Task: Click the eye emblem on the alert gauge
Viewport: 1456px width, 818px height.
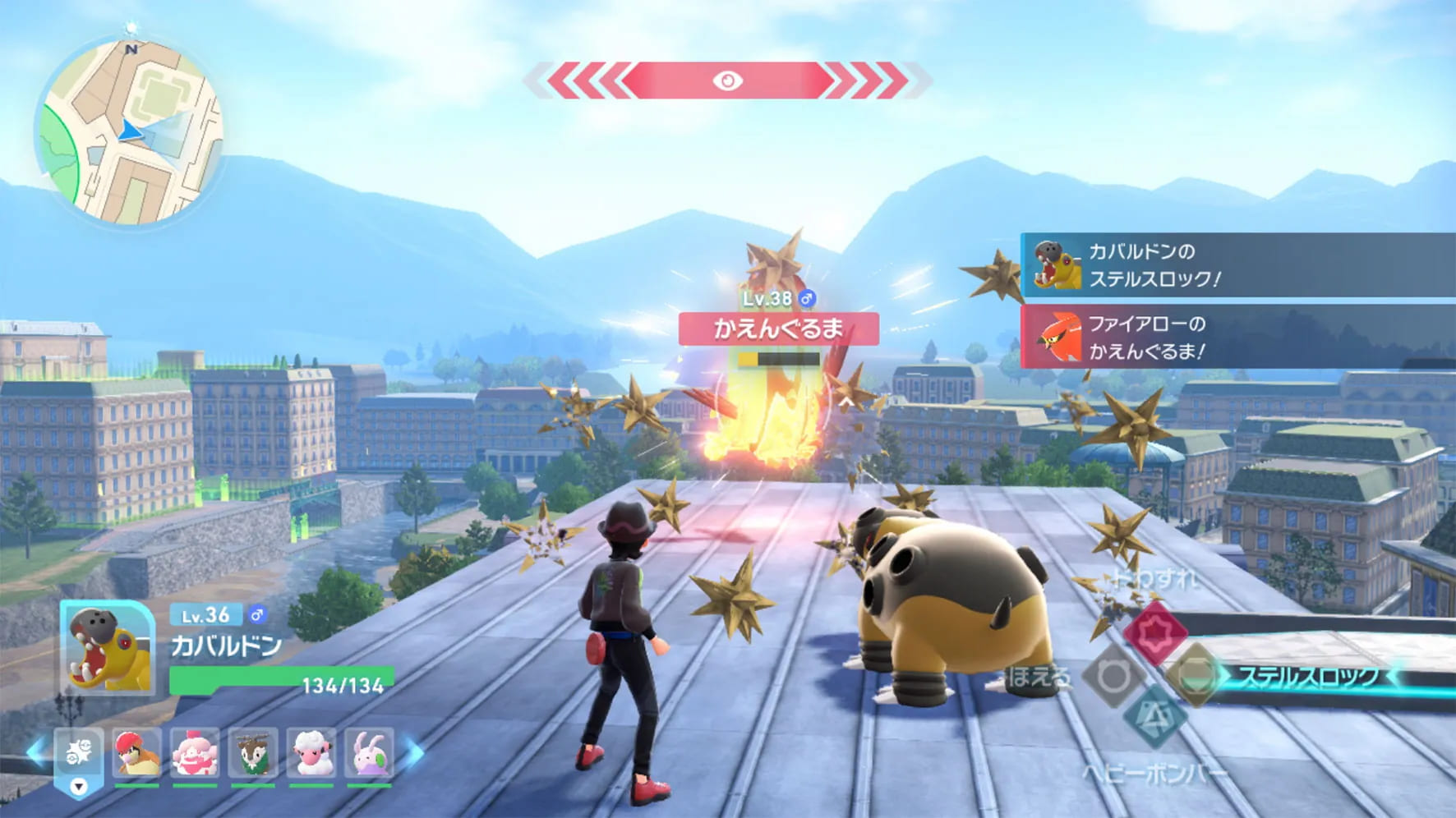Action: pyautogui.click(x=726, y=80)
